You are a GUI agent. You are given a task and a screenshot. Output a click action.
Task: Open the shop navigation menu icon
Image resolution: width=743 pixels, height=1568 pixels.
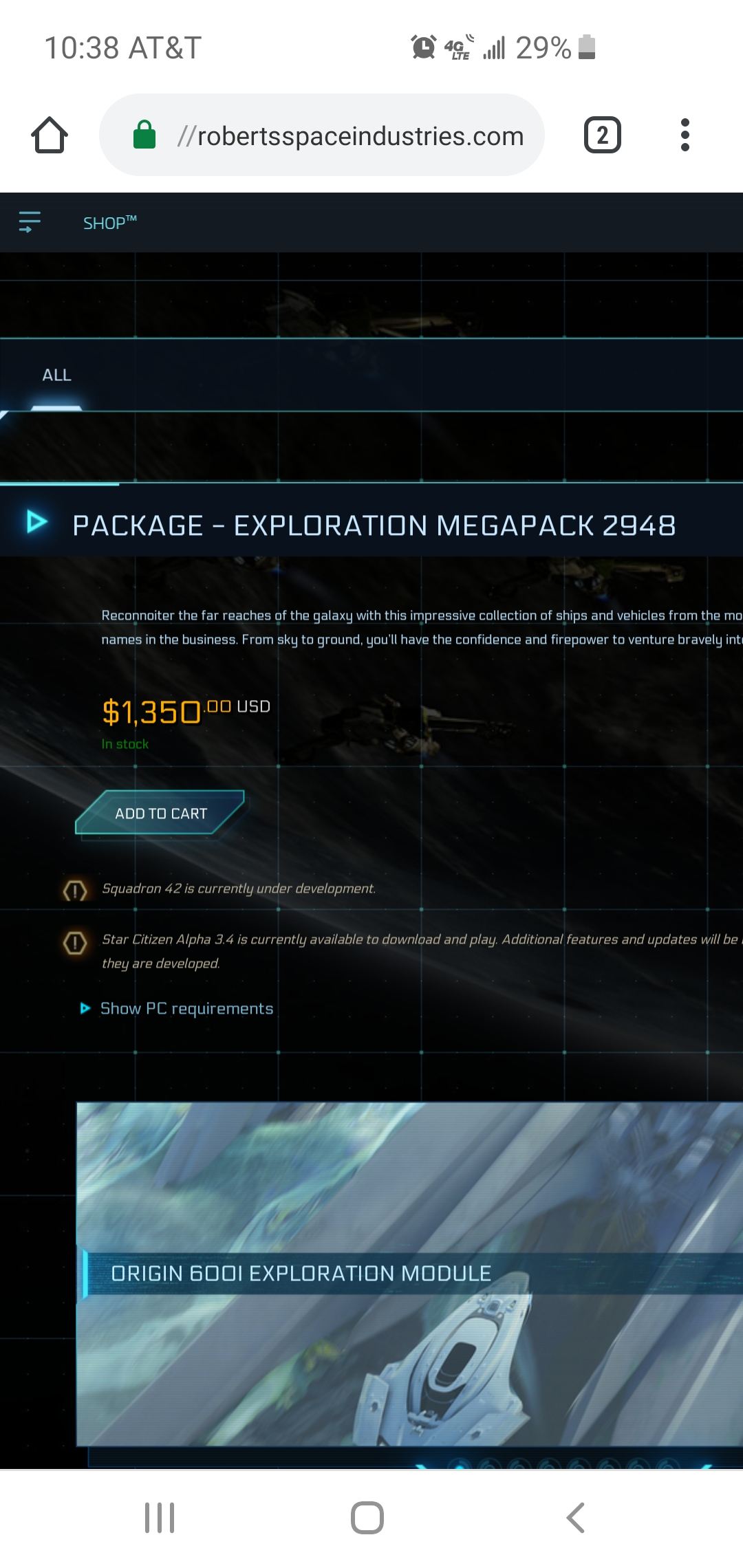coord(30,222)
